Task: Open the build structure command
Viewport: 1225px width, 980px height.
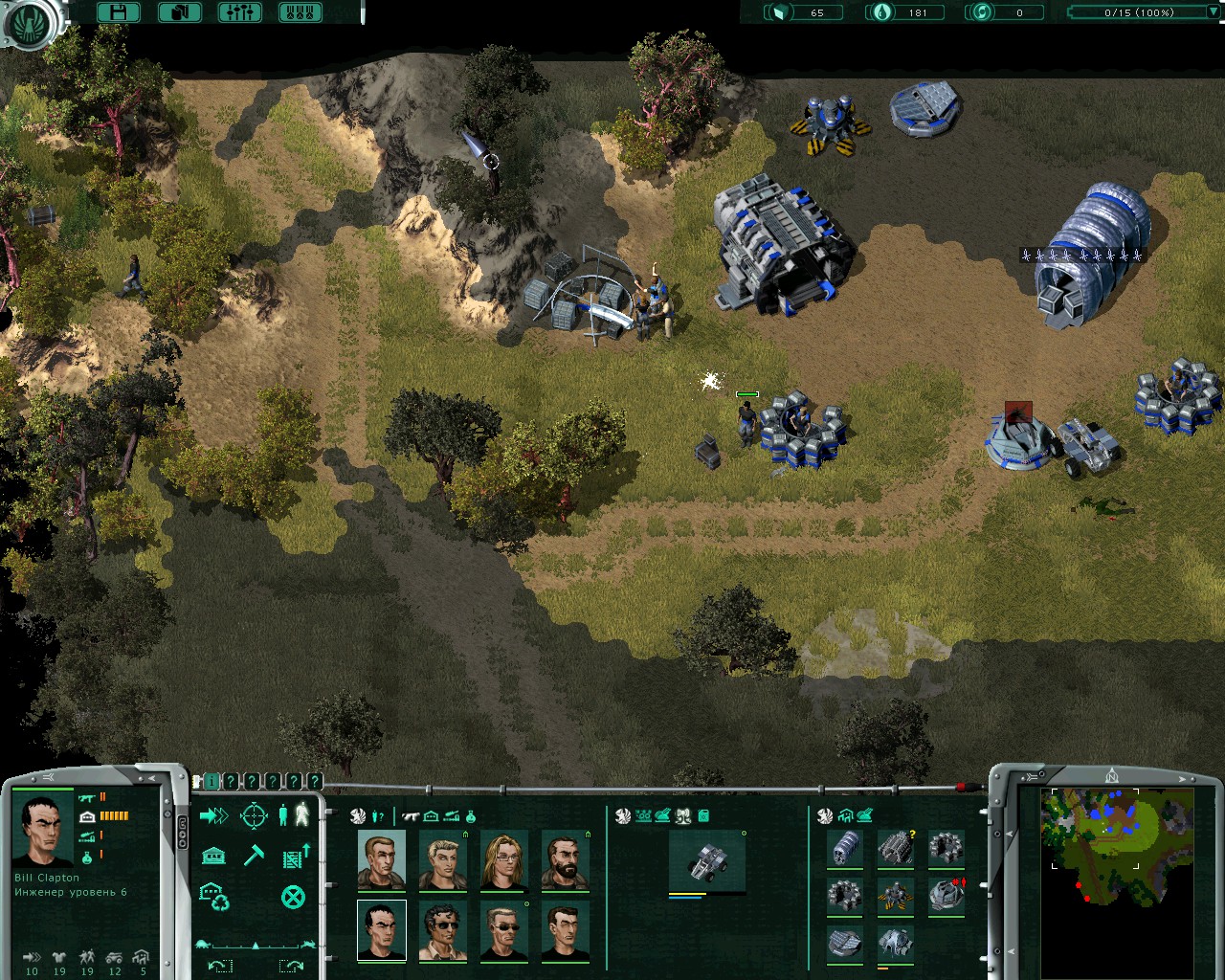Action: pyautogui.click(x=213, y=855)
